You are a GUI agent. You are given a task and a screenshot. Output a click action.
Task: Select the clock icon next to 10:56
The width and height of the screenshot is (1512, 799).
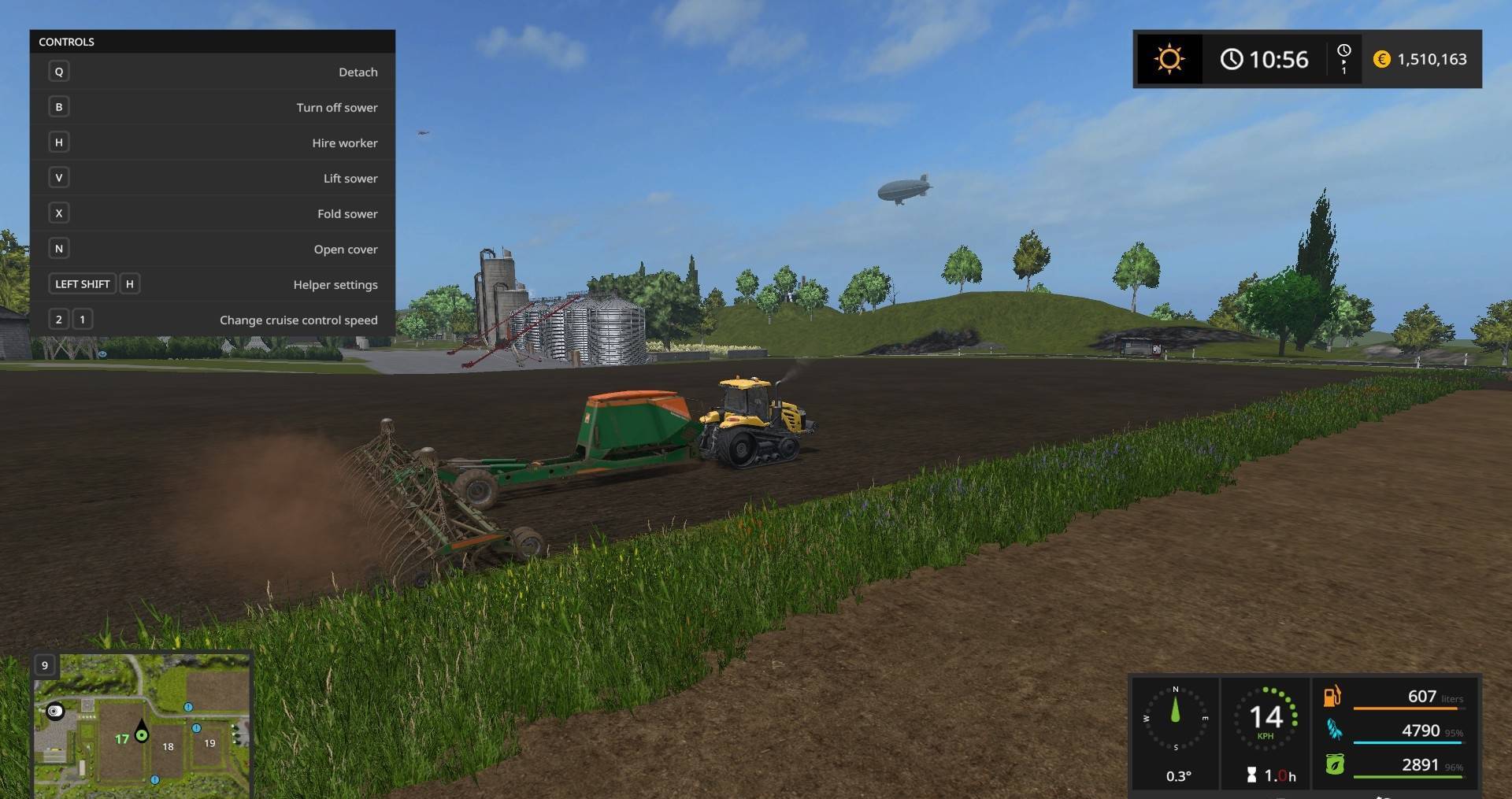(x=1231, y=58)
